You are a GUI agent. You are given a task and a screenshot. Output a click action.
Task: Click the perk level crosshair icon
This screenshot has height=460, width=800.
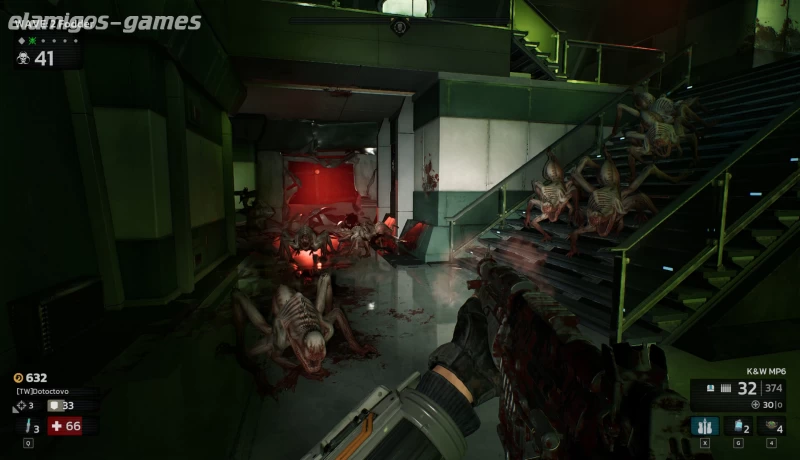pyautogui.click(x=19, y=405)
